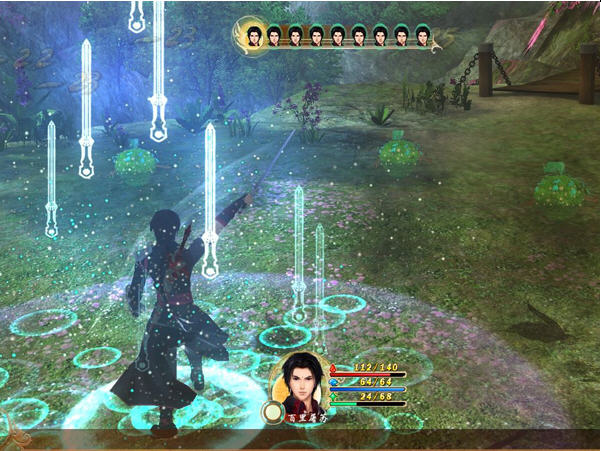Click the round orb beside the hero portrait
Image resolution: width=601 pixels, height=451 pixels.
(270, 411)
